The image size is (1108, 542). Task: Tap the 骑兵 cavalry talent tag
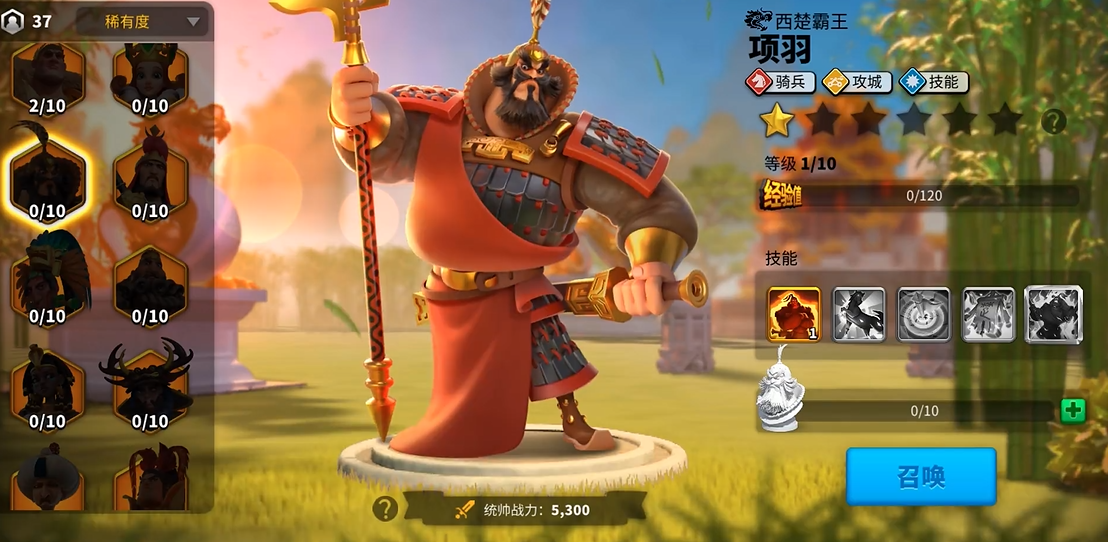coord(780,82)
